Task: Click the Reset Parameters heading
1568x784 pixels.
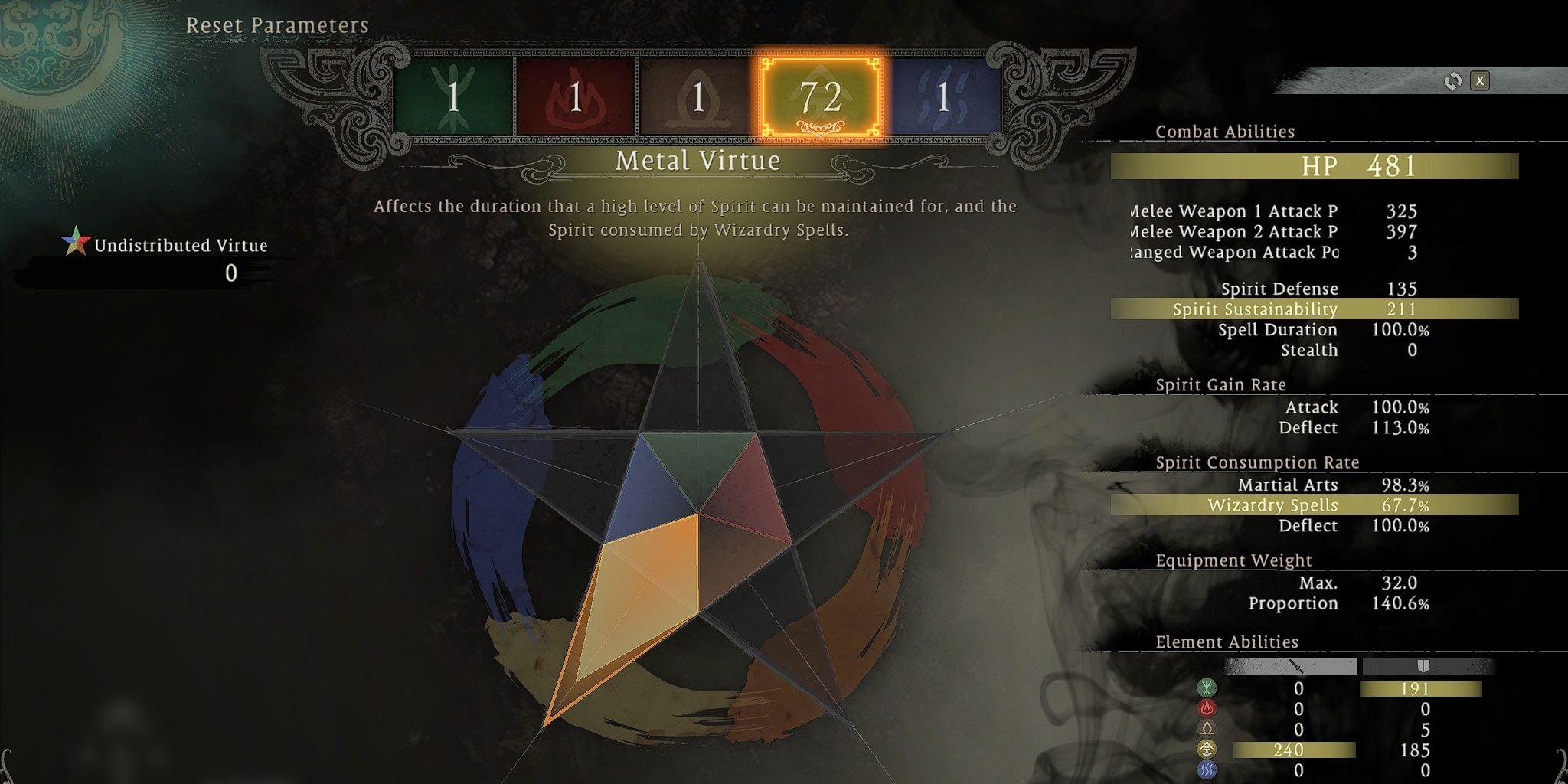Action: (278, 25)
